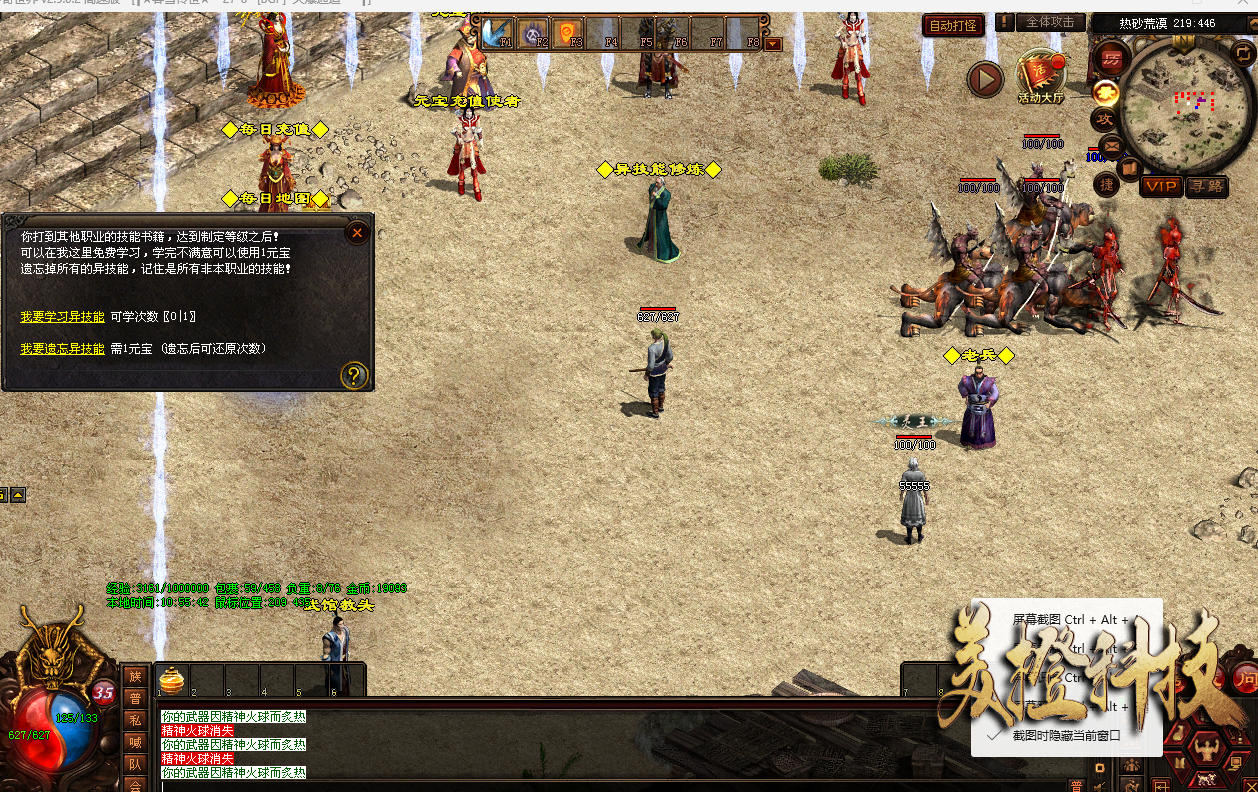Choose 我要遗忘异技能 dialogue option
The width and height of the screenshot is (1258, 792).
point(62,349)
